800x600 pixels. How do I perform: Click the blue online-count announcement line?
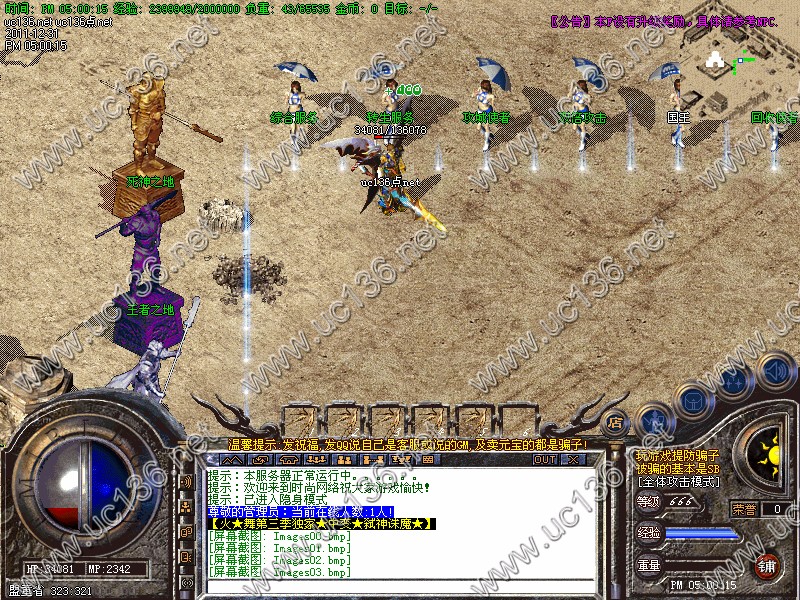(300, 511)
